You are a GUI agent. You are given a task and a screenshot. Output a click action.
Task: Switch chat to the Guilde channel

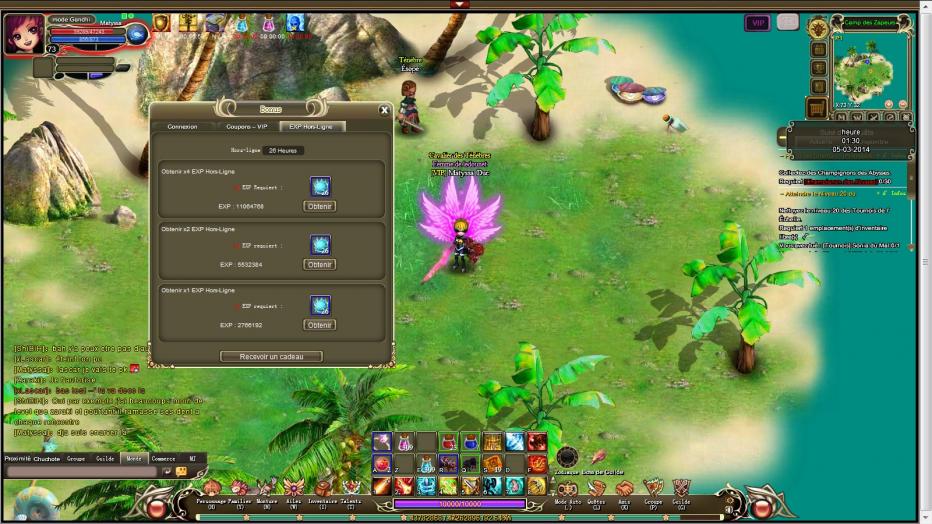pos(105,459)
